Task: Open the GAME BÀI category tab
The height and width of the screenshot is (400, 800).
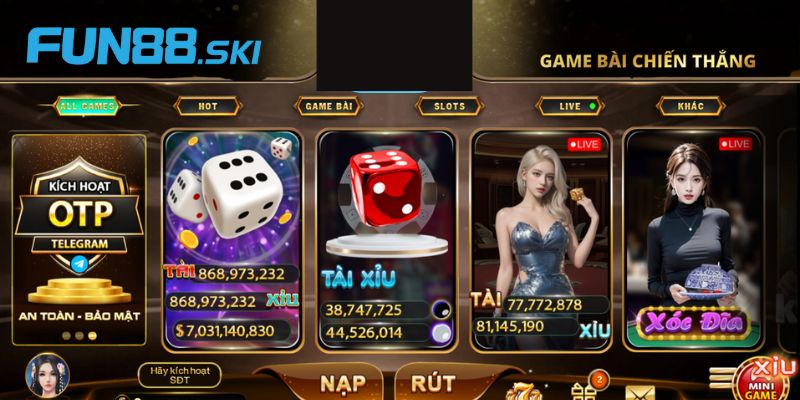Action: (327, 106)
